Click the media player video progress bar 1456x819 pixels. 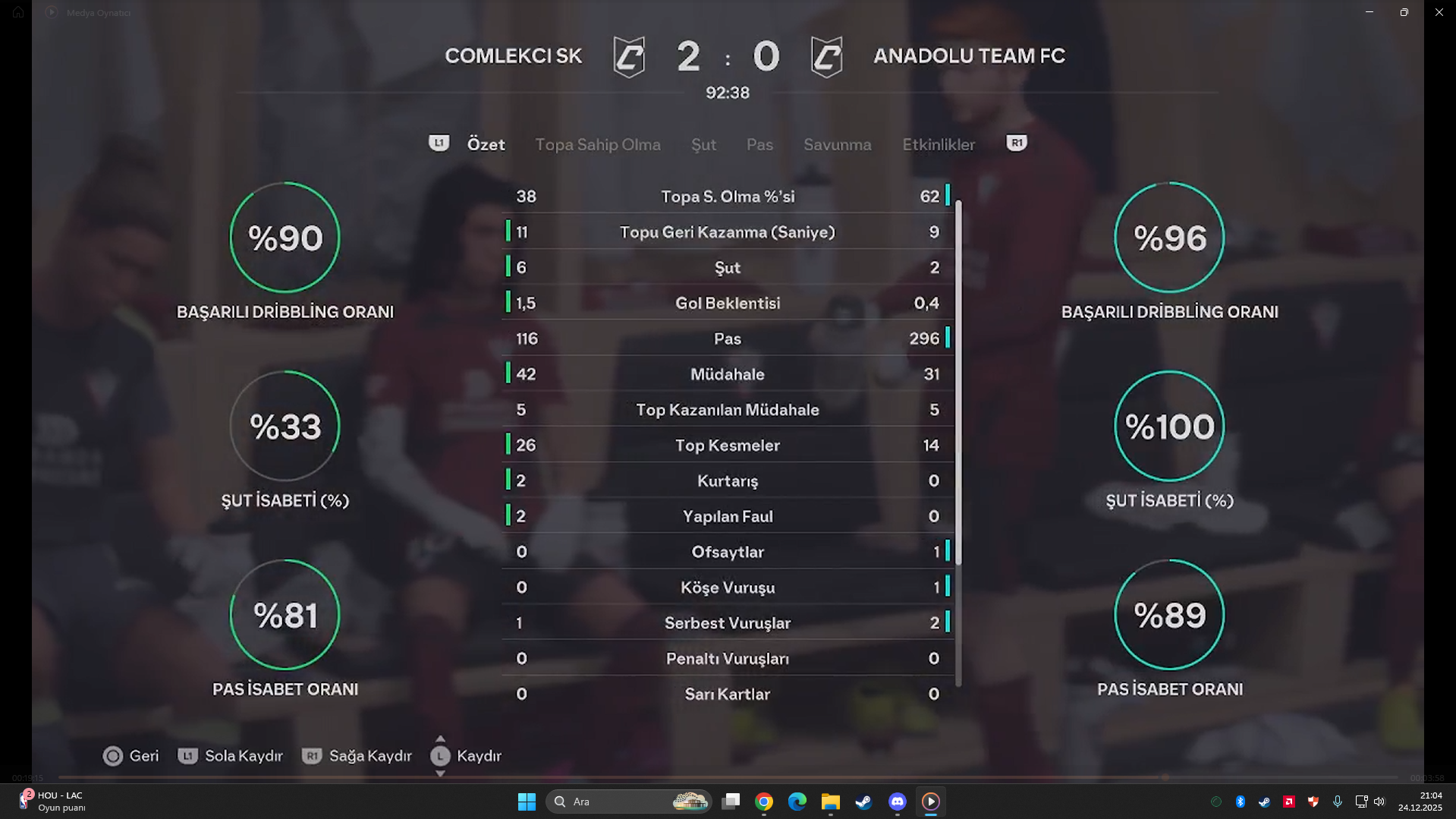(x=727, y=777)
